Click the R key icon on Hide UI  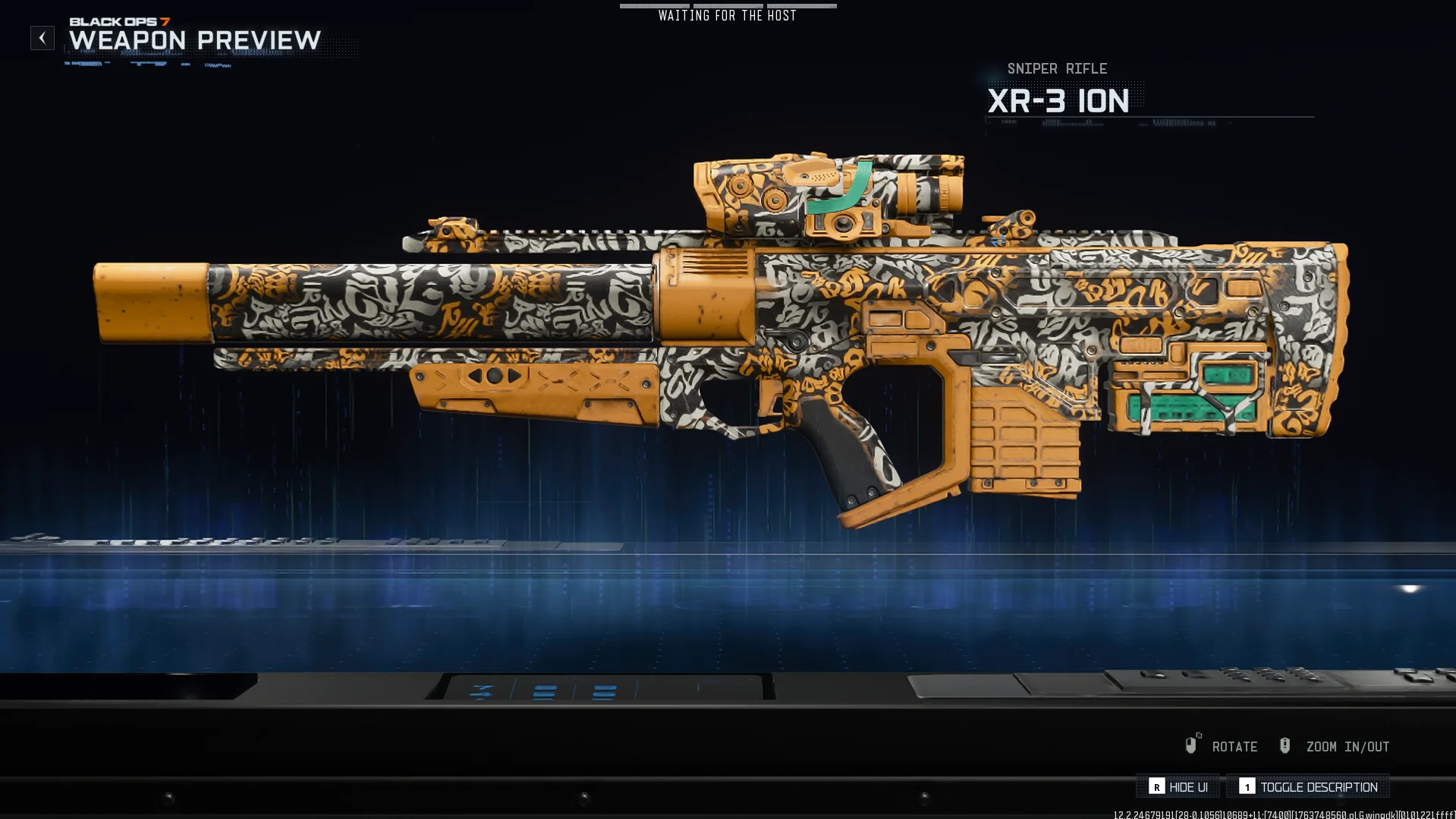coord(1156,787)
